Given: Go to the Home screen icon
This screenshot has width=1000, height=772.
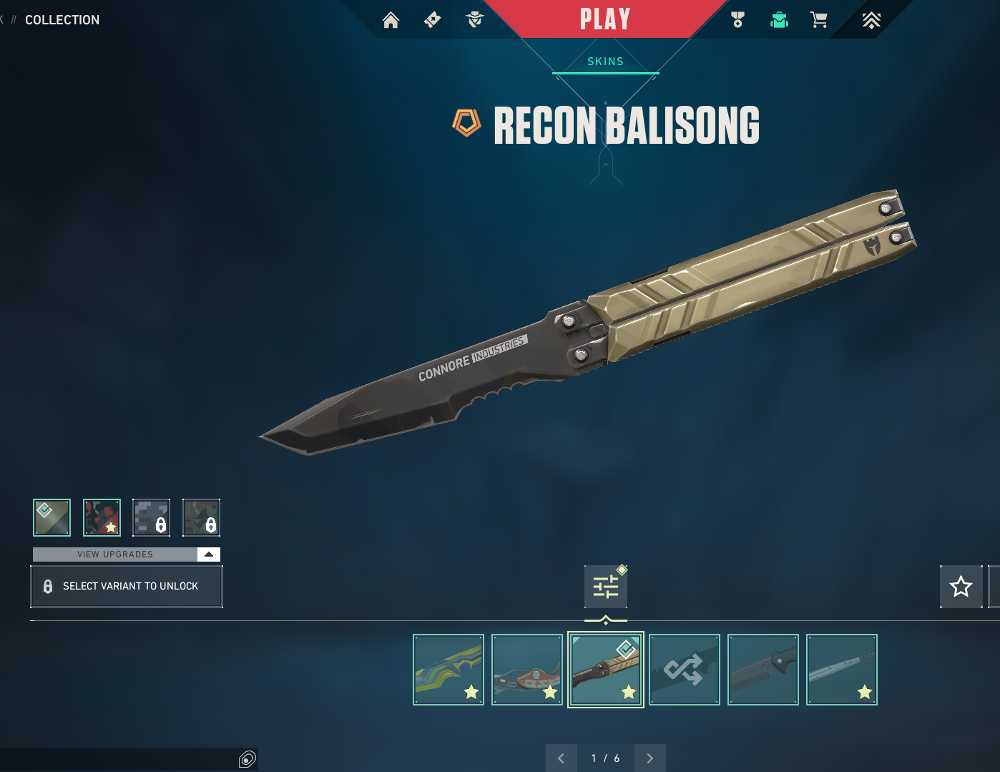Looking at the screenshot, I should (391, 20).
